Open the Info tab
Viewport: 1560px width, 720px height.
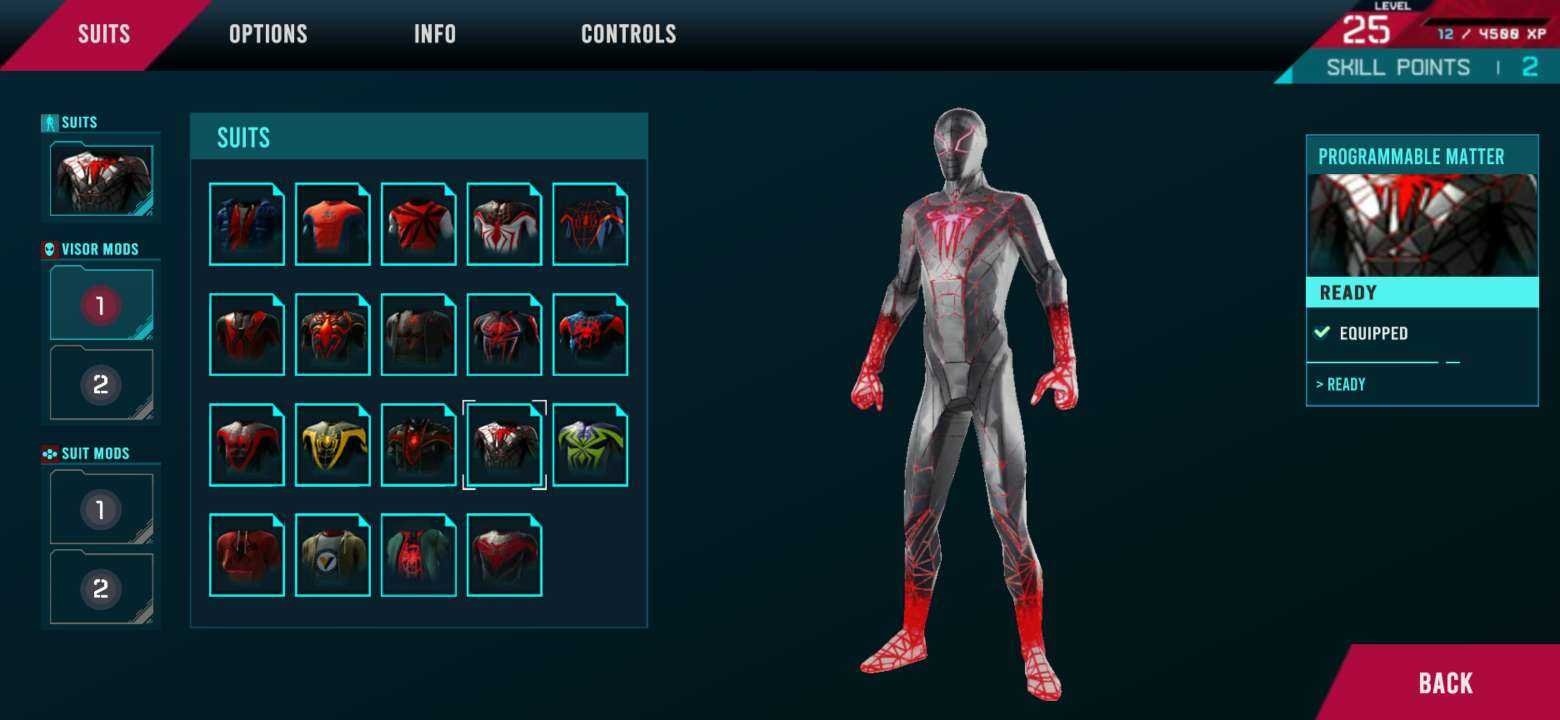click(x=435, y=34)
